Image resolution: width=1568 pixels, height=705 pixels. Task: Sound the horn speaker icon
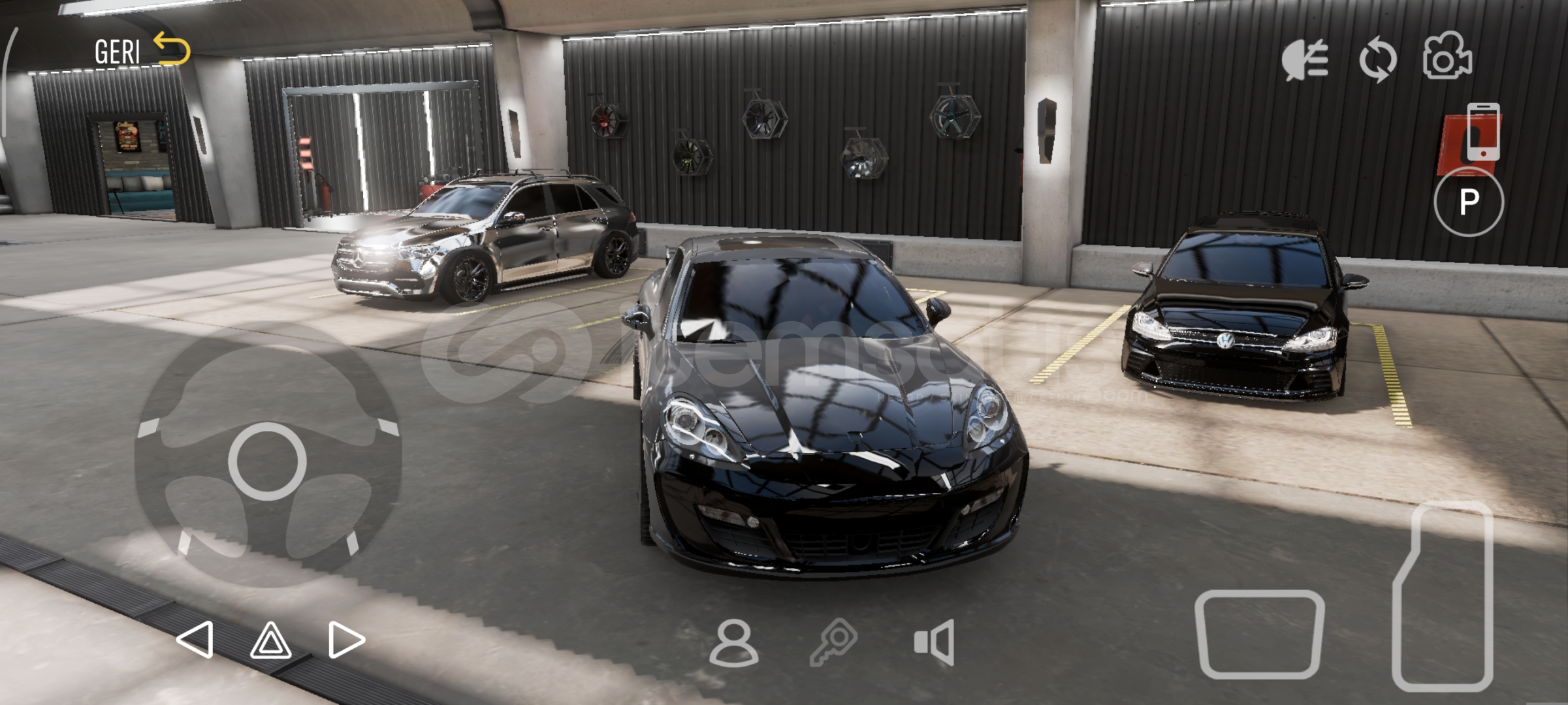[x=935, y=642]
